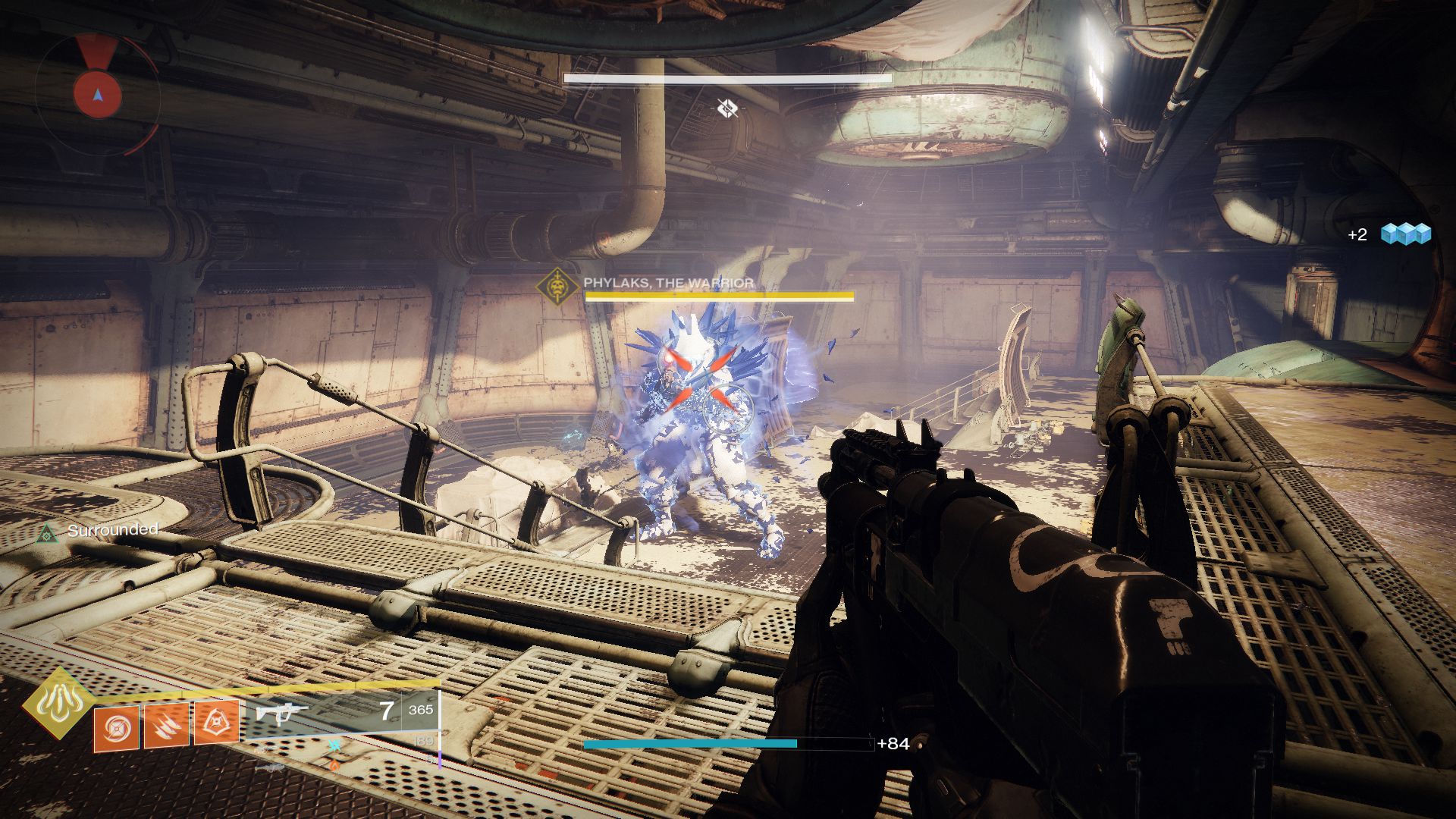Click the white encounter progress bar at top
The width and height of the screenshot is (1456, 819).
pyautogui.click(x=726, y=77)
